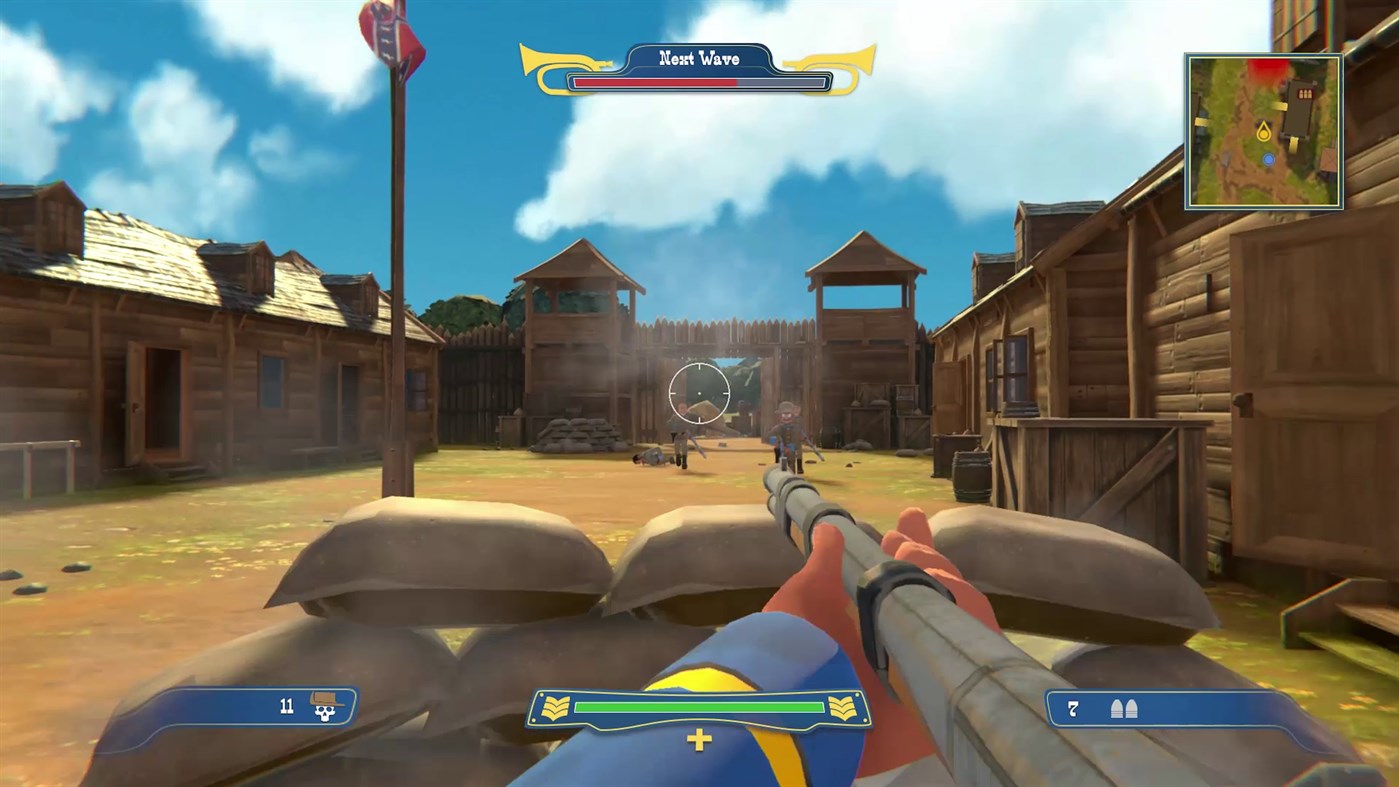This screenshot has height=787, width=1399.
Task: Click the skull-with-hat kill counter icon
Action: pyautogui.click(x=327, y=707)
